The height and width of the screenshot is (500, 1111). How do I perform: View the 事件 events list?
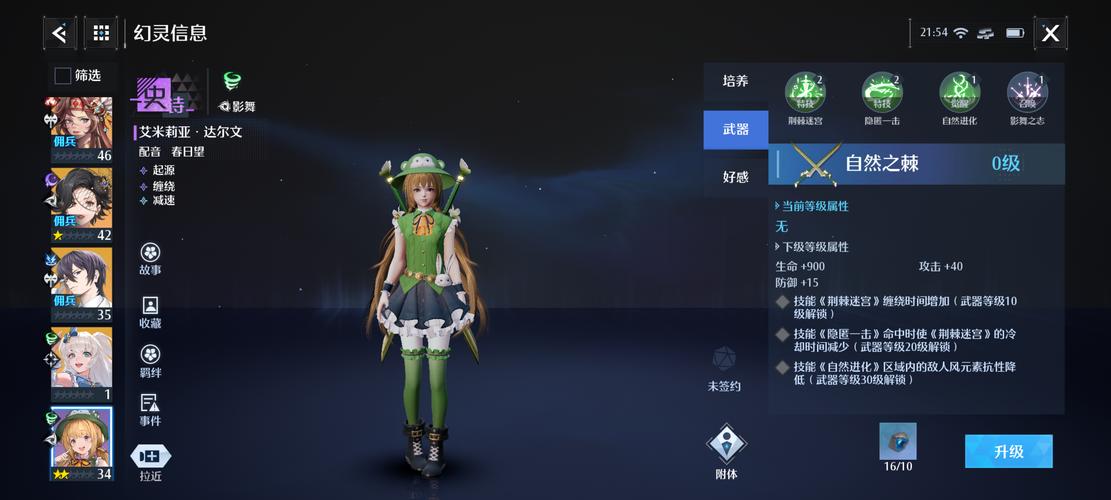(x=151, y=409)
